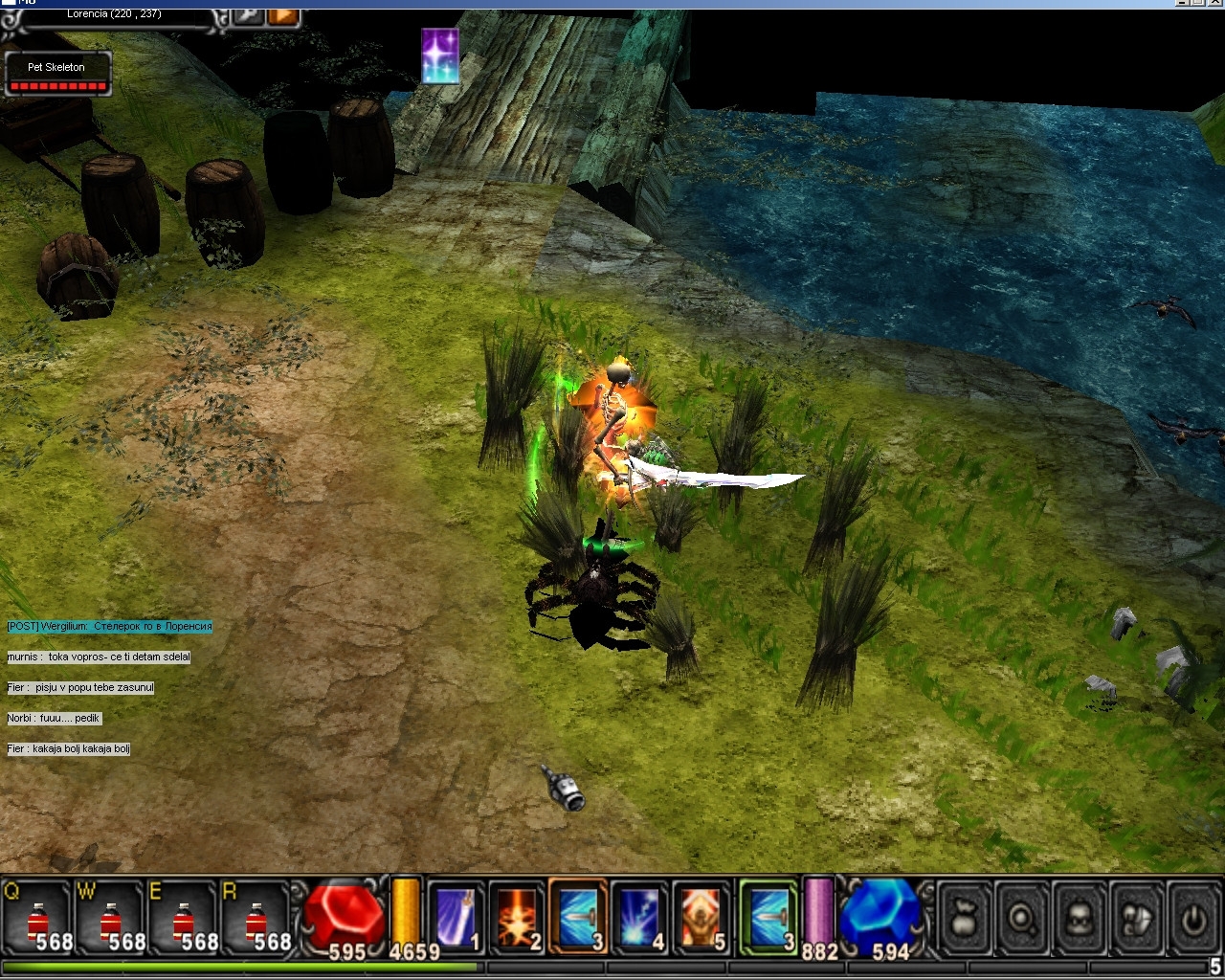Click the power button to exit menu
The width and height of the screenshot is (1225, 980).
click(x=1192, y=919)
